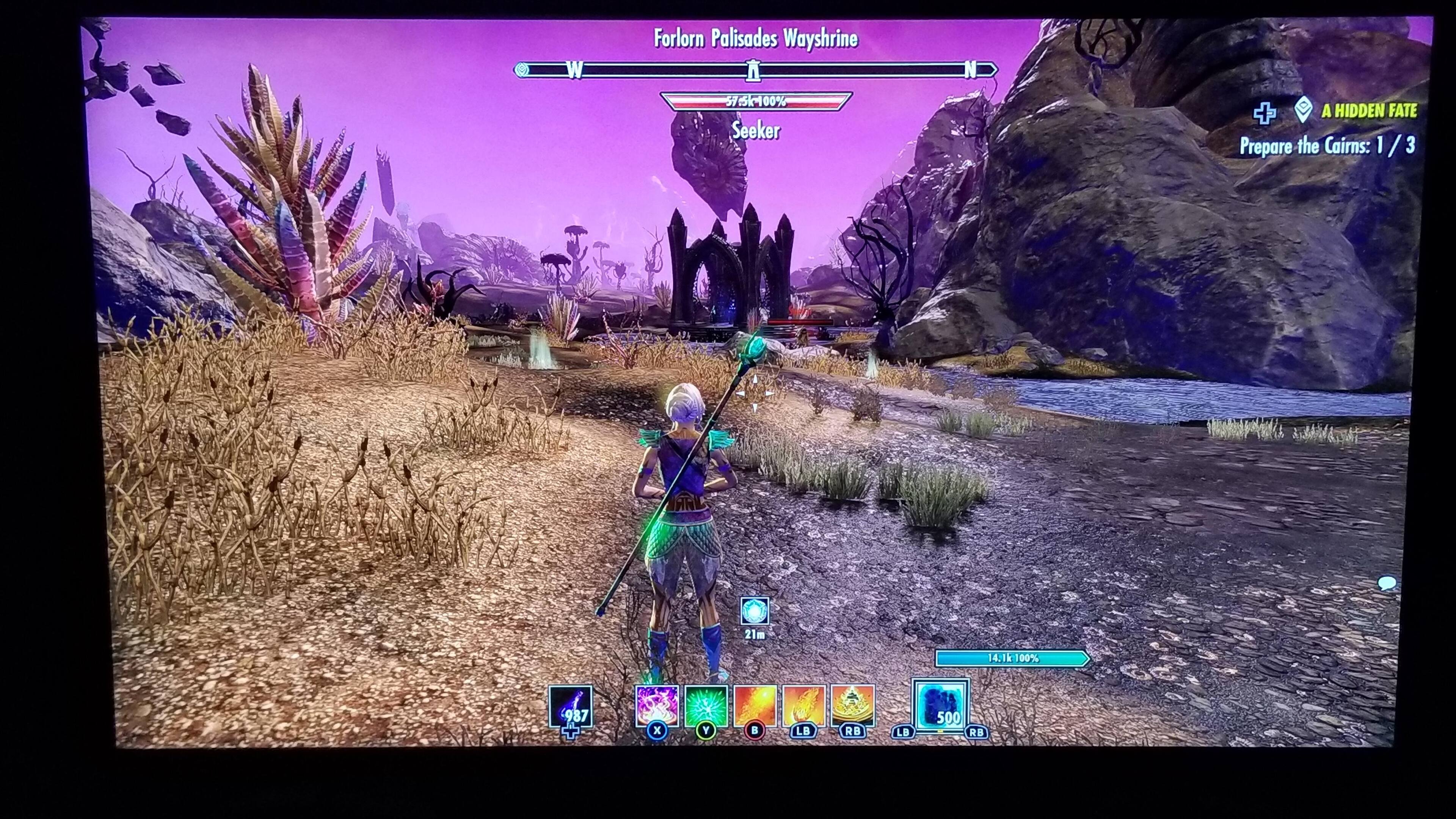
Task: Click the quest marker icon showing 21m
Action: 754,612
